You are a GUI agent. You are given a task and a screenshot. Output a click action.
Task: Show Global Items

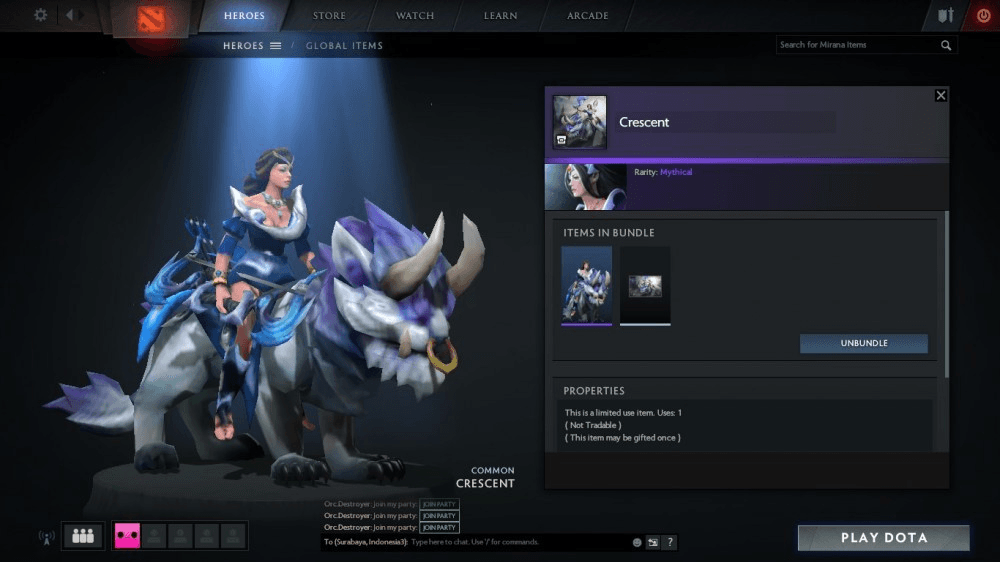pyautogui.click(x=344, y=46)
